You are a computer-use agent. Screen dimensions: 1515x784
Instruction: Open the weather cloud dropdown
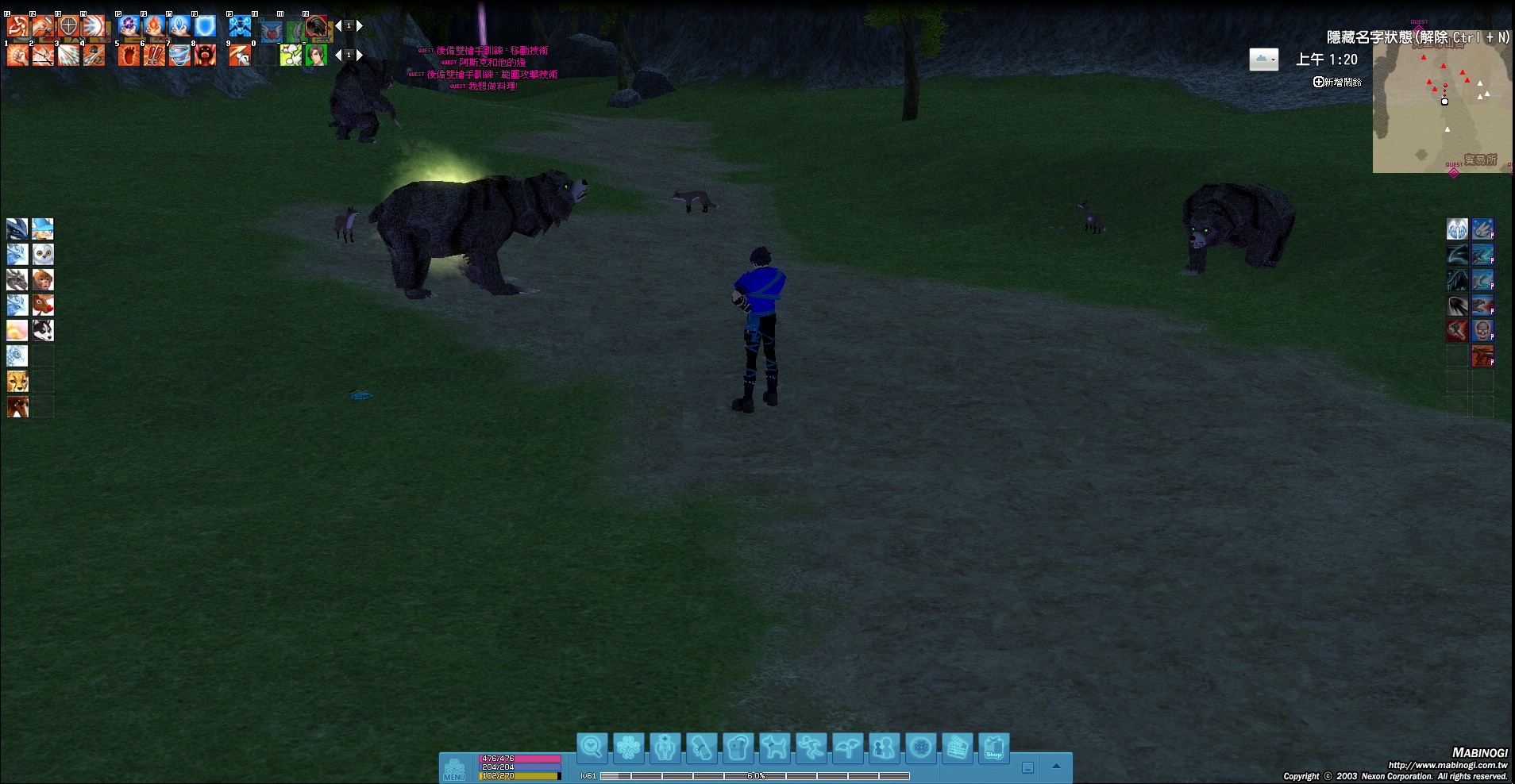1263,60
